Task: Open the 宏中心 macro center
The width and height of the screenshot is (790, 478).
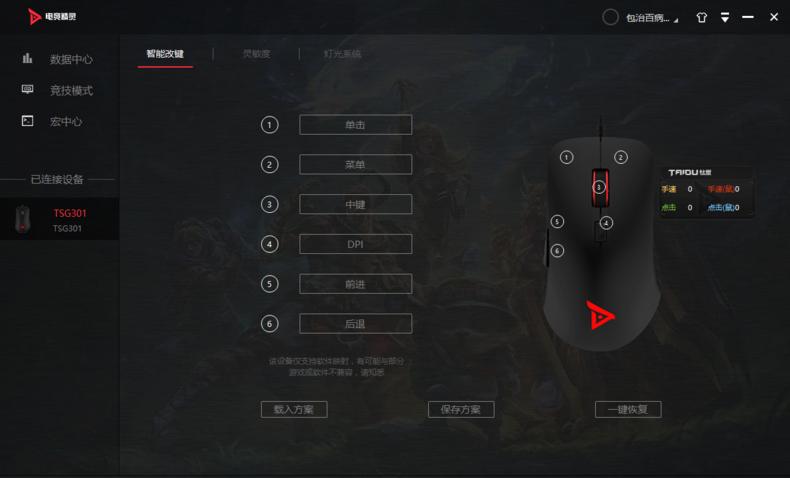Action: (x=65, y=121)
